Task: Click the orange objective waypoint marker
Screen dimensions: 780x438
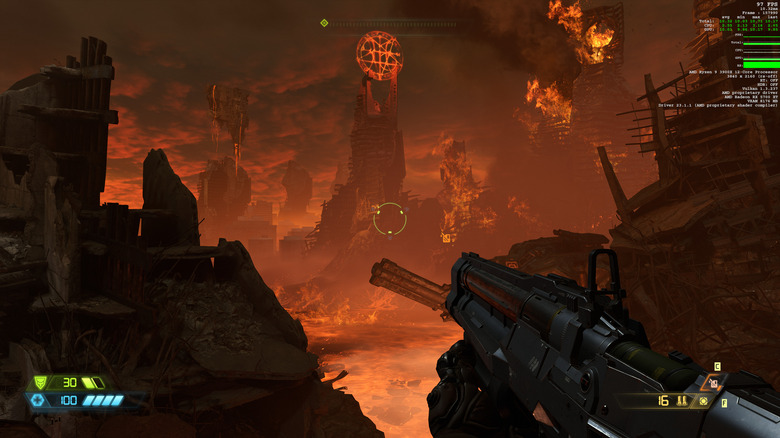Action: [x=446, y=238]
